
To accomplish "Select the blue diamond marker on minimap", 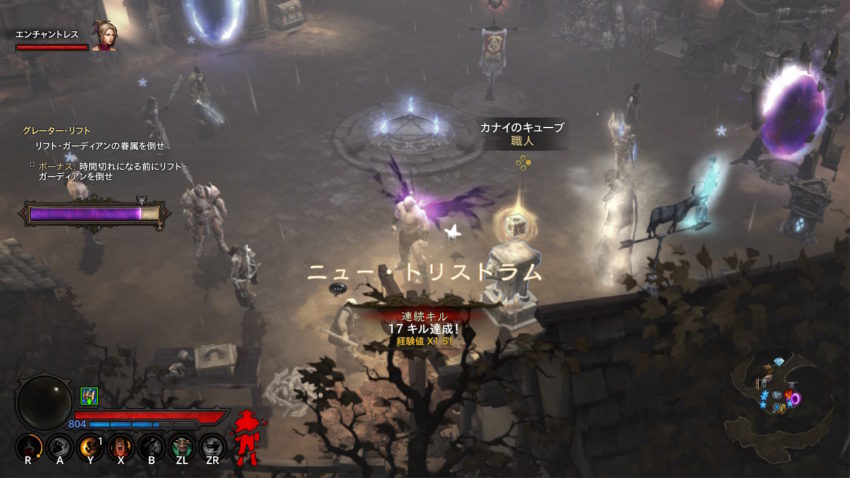I will click(x=780, y=361).
